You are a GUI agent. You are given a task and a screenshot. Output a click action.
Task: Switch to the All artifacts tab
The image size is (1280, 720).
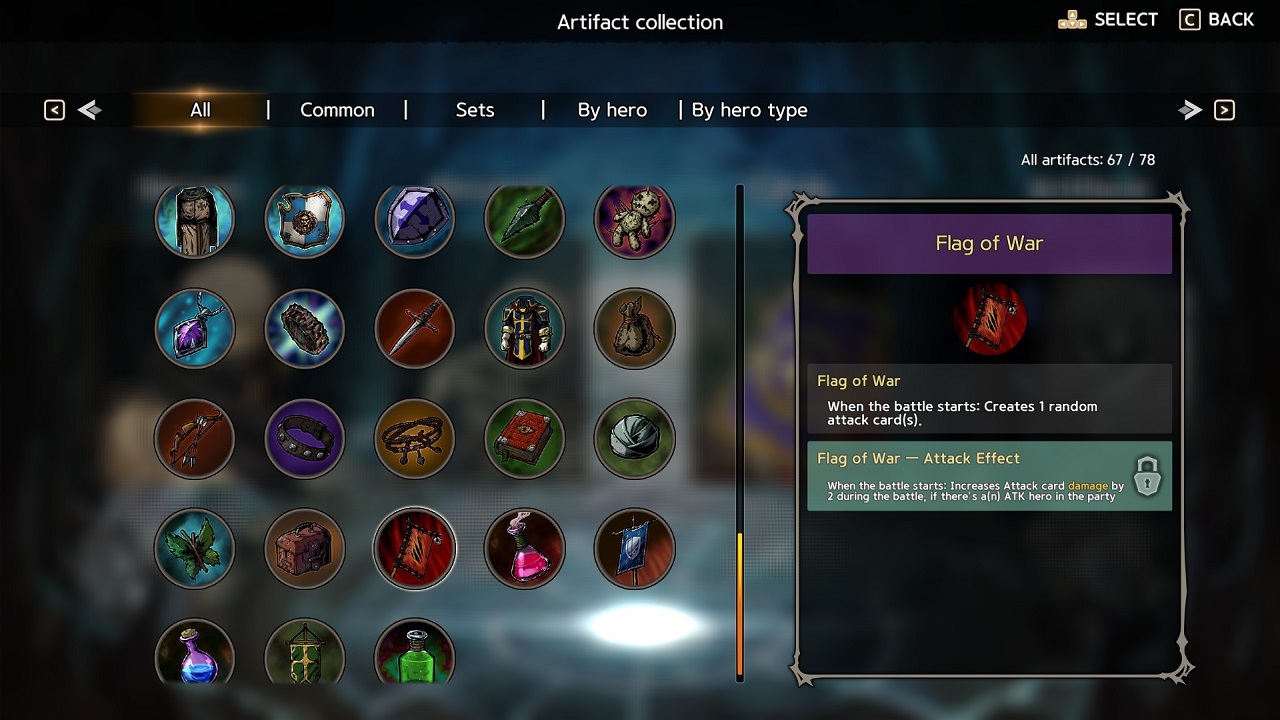200,110
